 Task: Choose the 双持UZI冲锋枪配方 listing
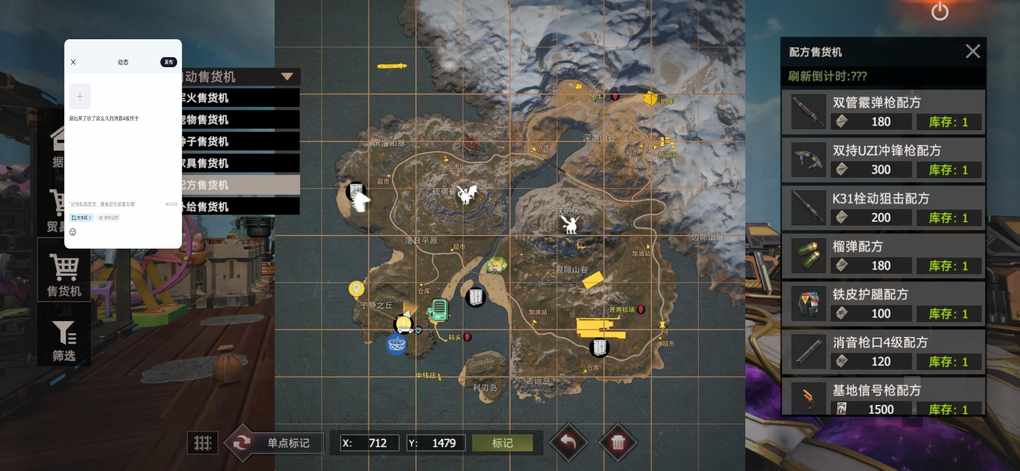point(884,159)
